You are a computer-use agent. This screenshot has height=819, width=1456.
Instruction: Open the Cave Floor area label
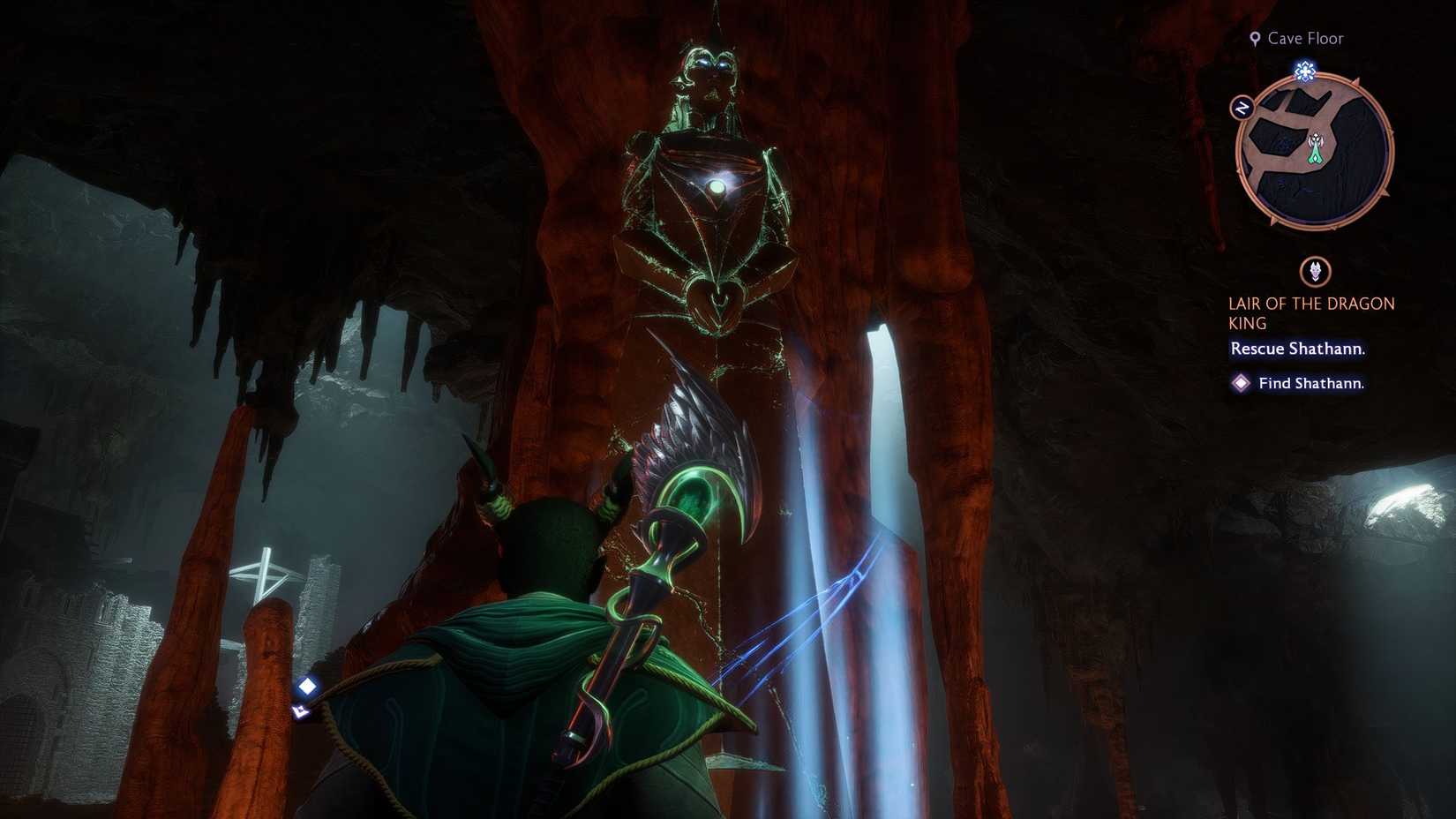(x=1299, y=38)
